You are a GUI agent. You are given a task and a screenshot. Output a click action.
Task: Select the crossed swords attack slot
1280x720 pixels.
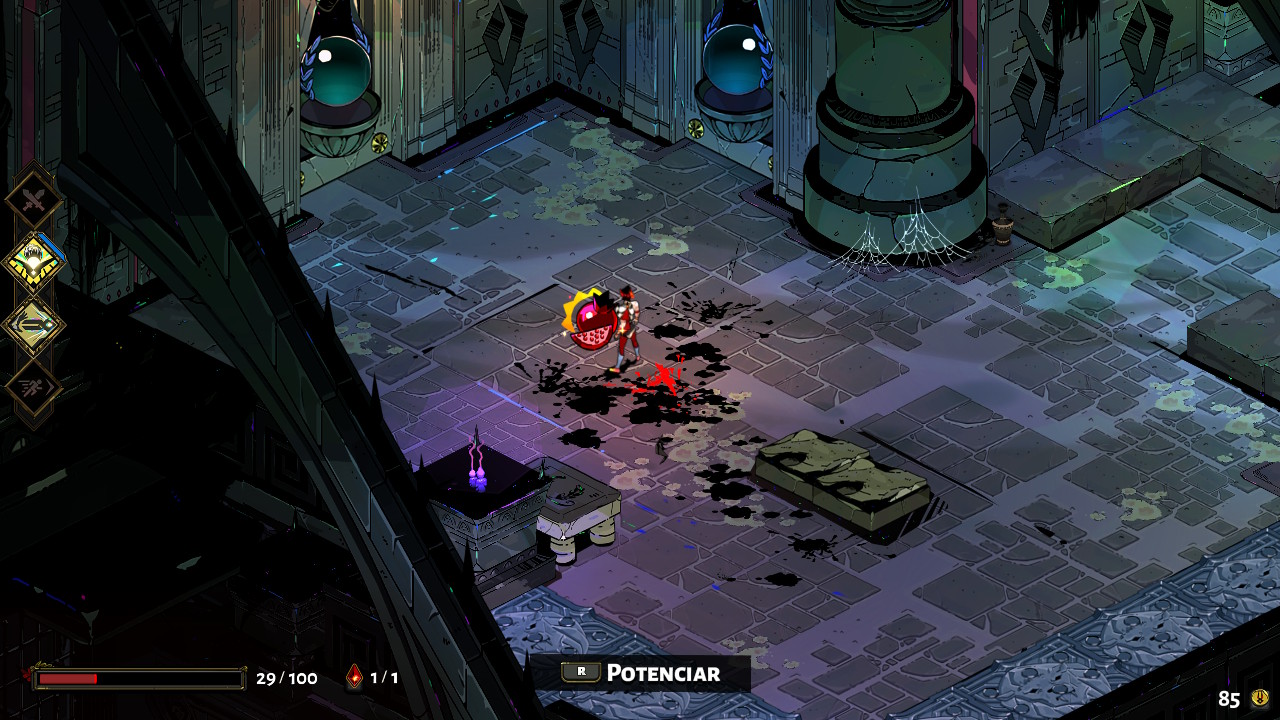click(34, 200)
